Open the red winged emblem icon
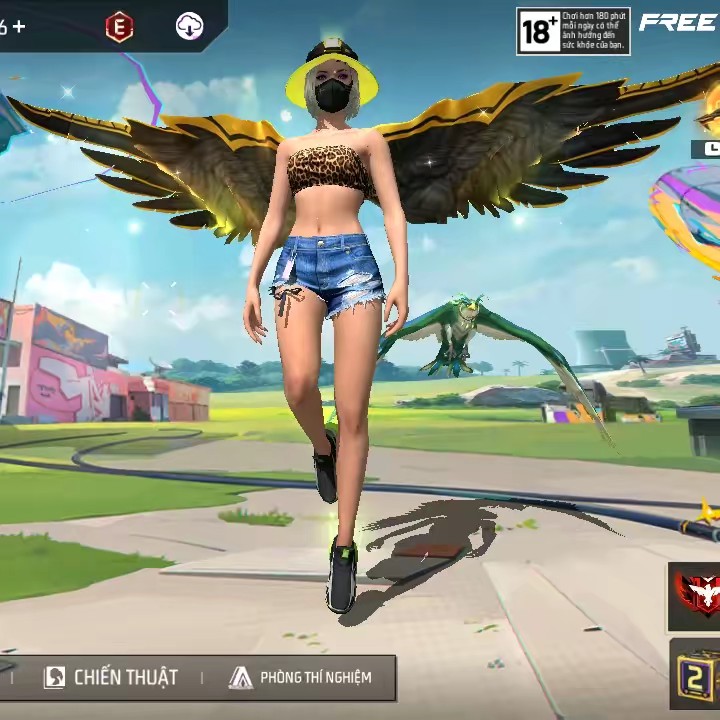This screenshot has width=720, height=720. 697,594
